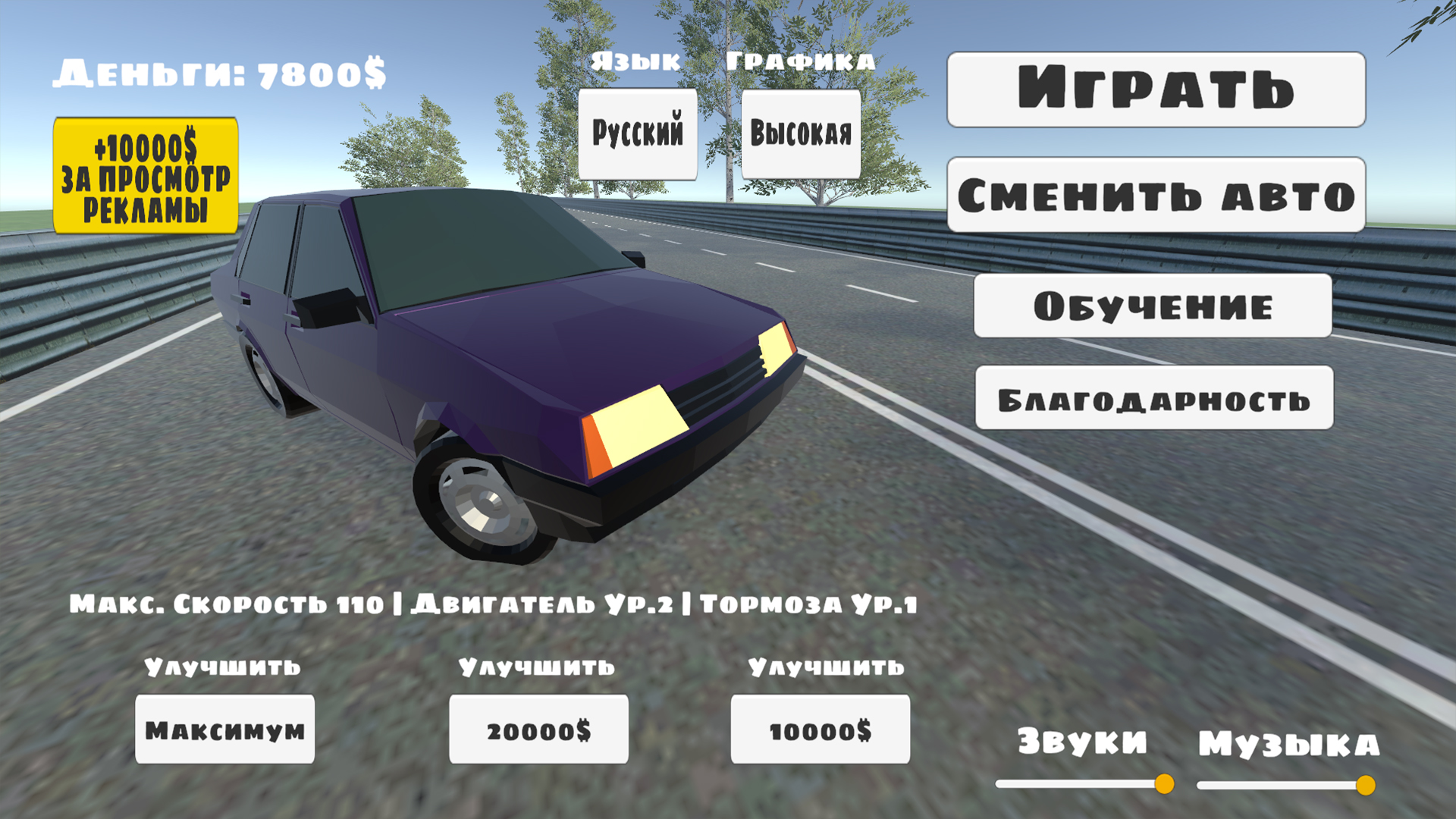The width and height of the screenshot is (1456, 819).
Task: Change graphics quality from Высокая
Action: click(802, 134)
